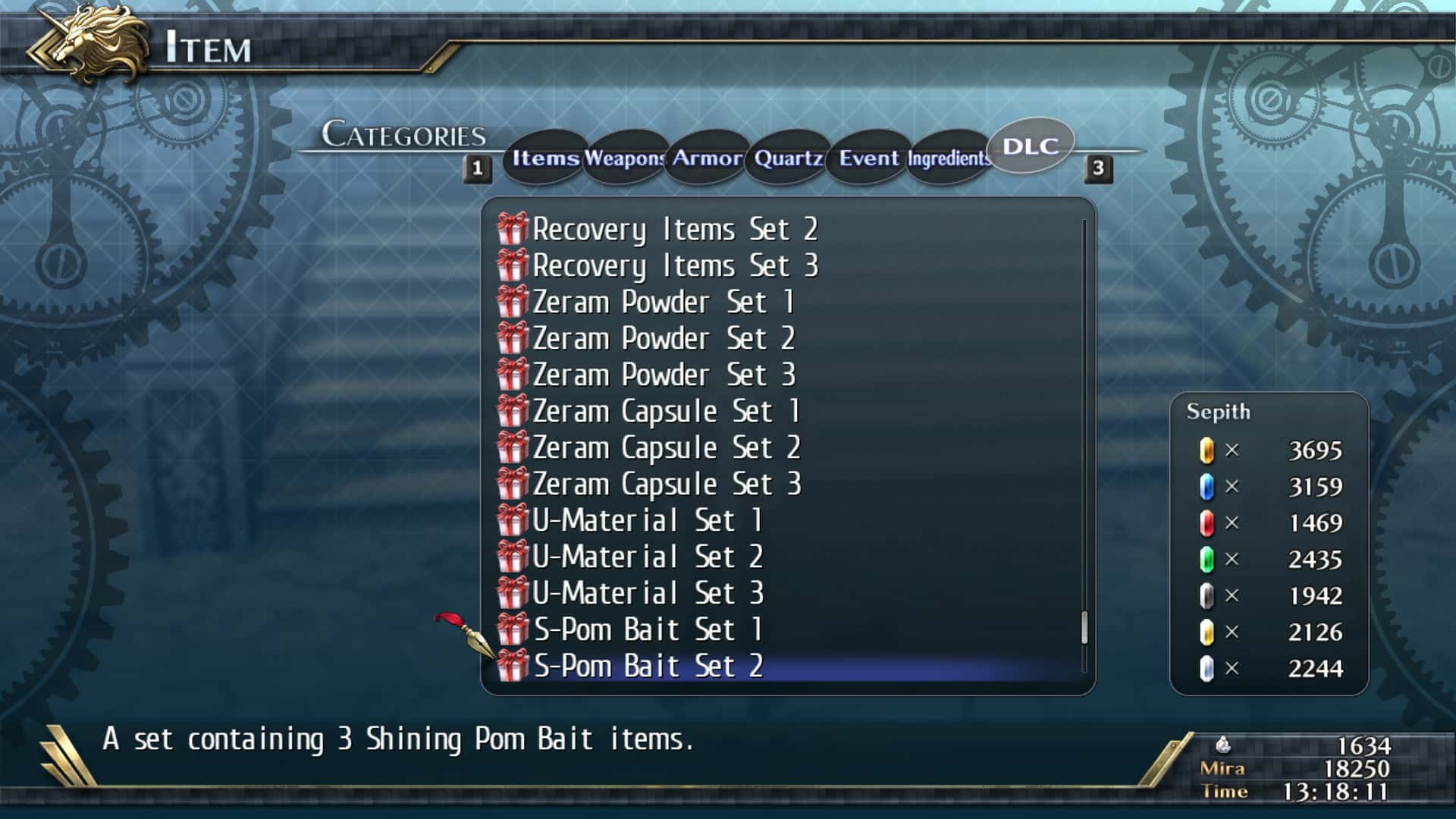Viewport: 1456px width, 819px height.
Task: Click the [3] page indicator button
Action: click(x=1097, y=168)
